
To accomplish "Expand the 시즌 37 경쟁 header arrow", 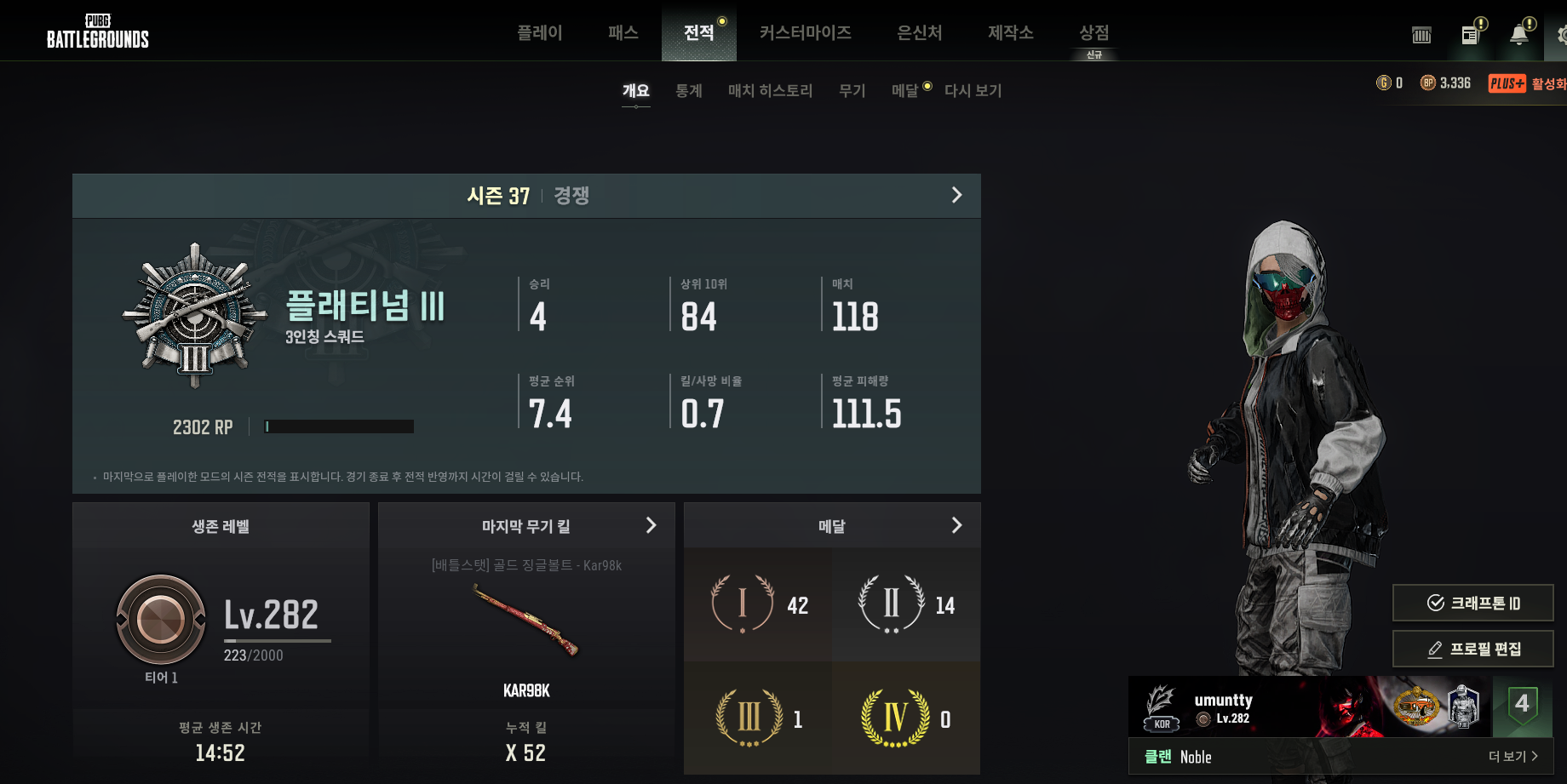I will (x=956, y=195).
